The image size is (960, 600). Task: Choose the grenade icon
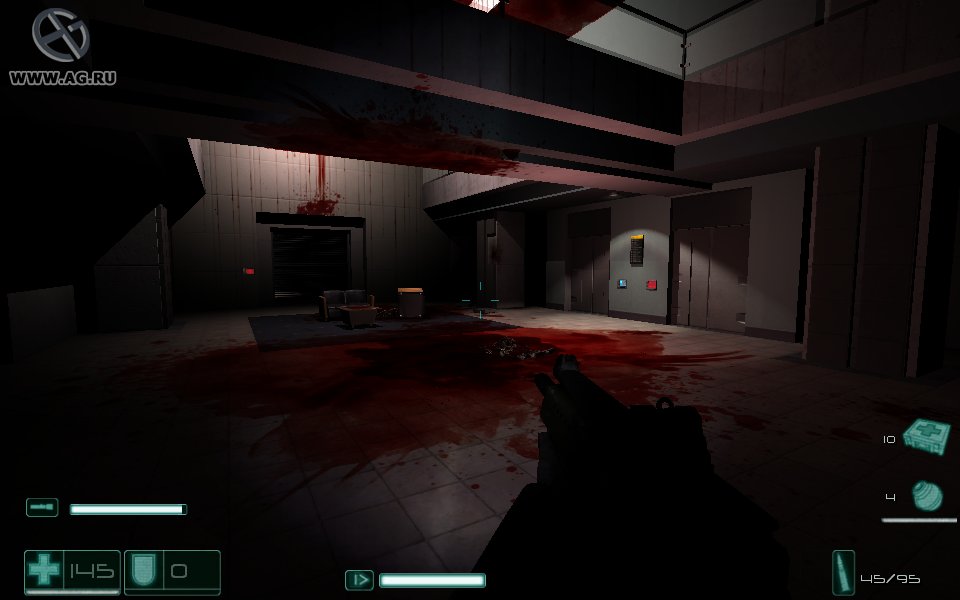click(x=927, y=495)
